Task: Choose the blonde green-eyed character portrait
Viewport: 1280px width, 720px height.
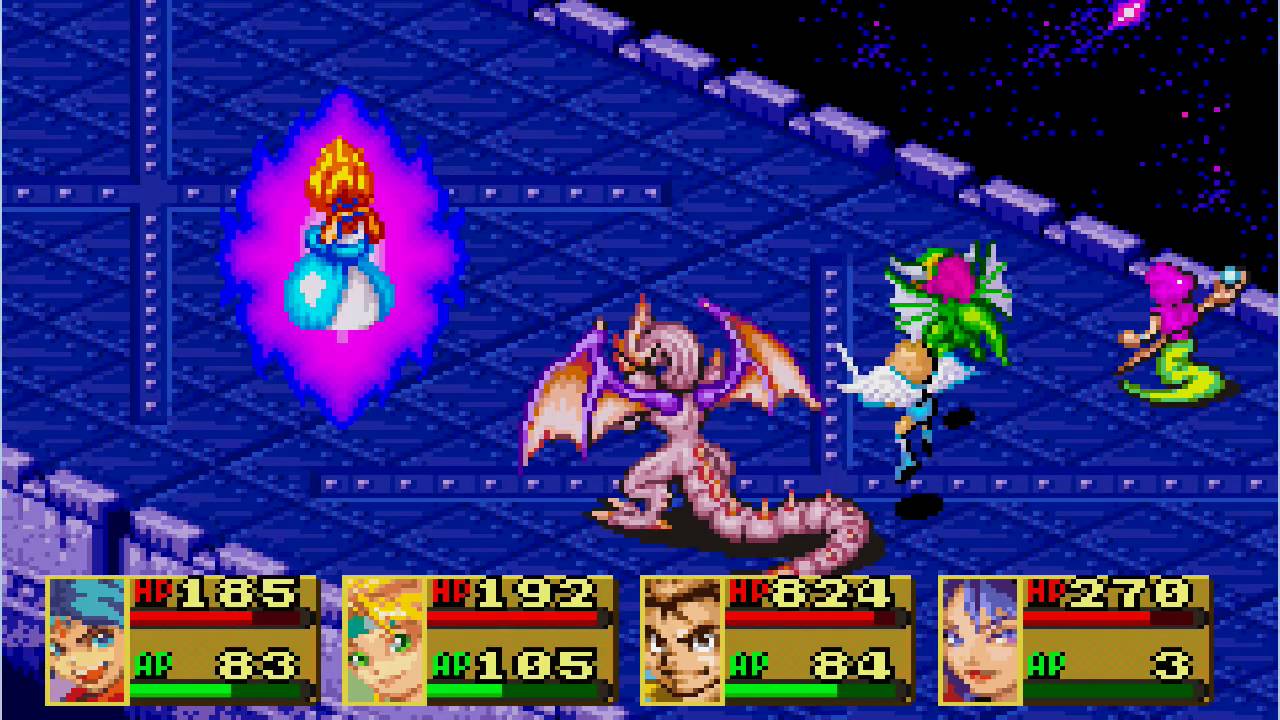Action: point(385,640)
